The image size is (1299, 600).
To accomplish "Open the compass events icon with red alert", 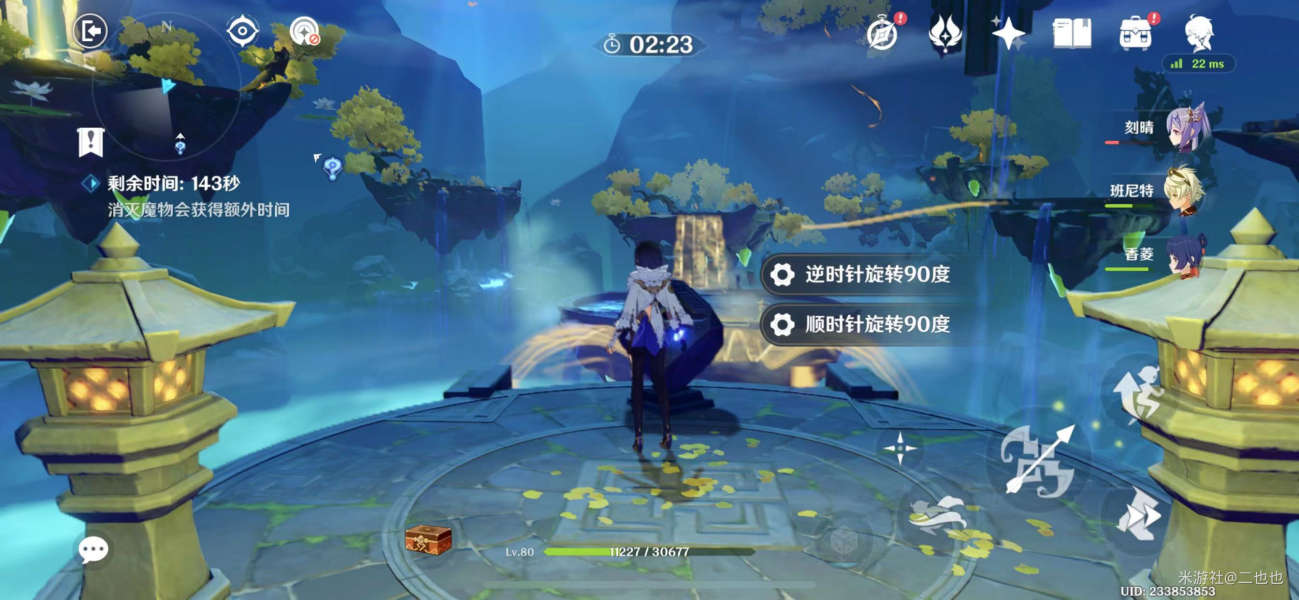I will coord(880,34).
